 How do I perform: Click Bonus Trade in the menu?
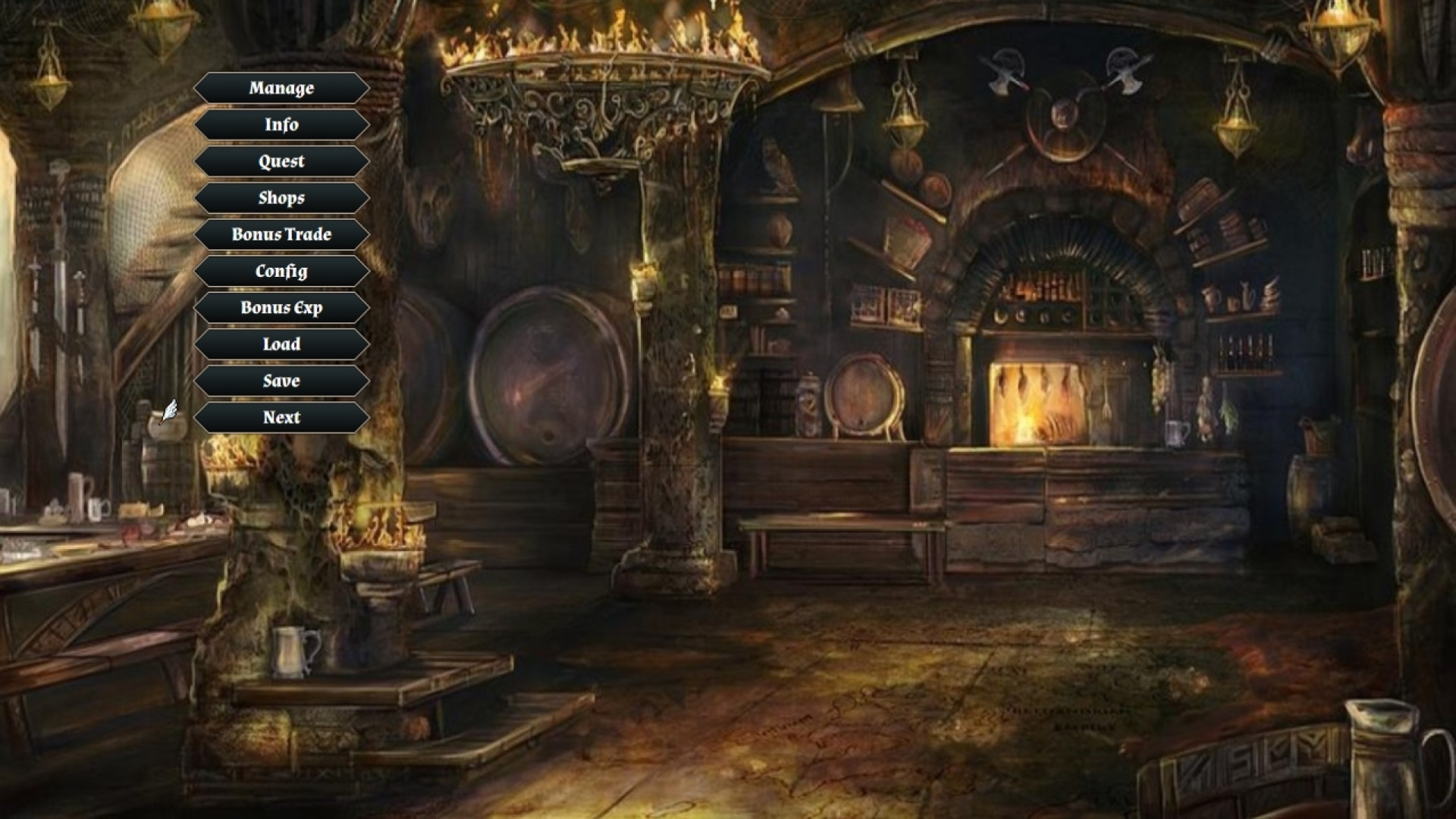point(281,234)
